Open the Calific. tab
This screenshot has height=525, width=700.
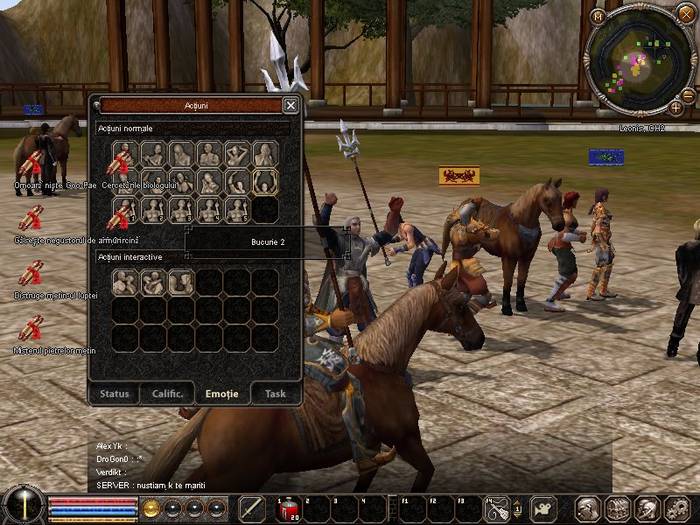pos(167,394)
